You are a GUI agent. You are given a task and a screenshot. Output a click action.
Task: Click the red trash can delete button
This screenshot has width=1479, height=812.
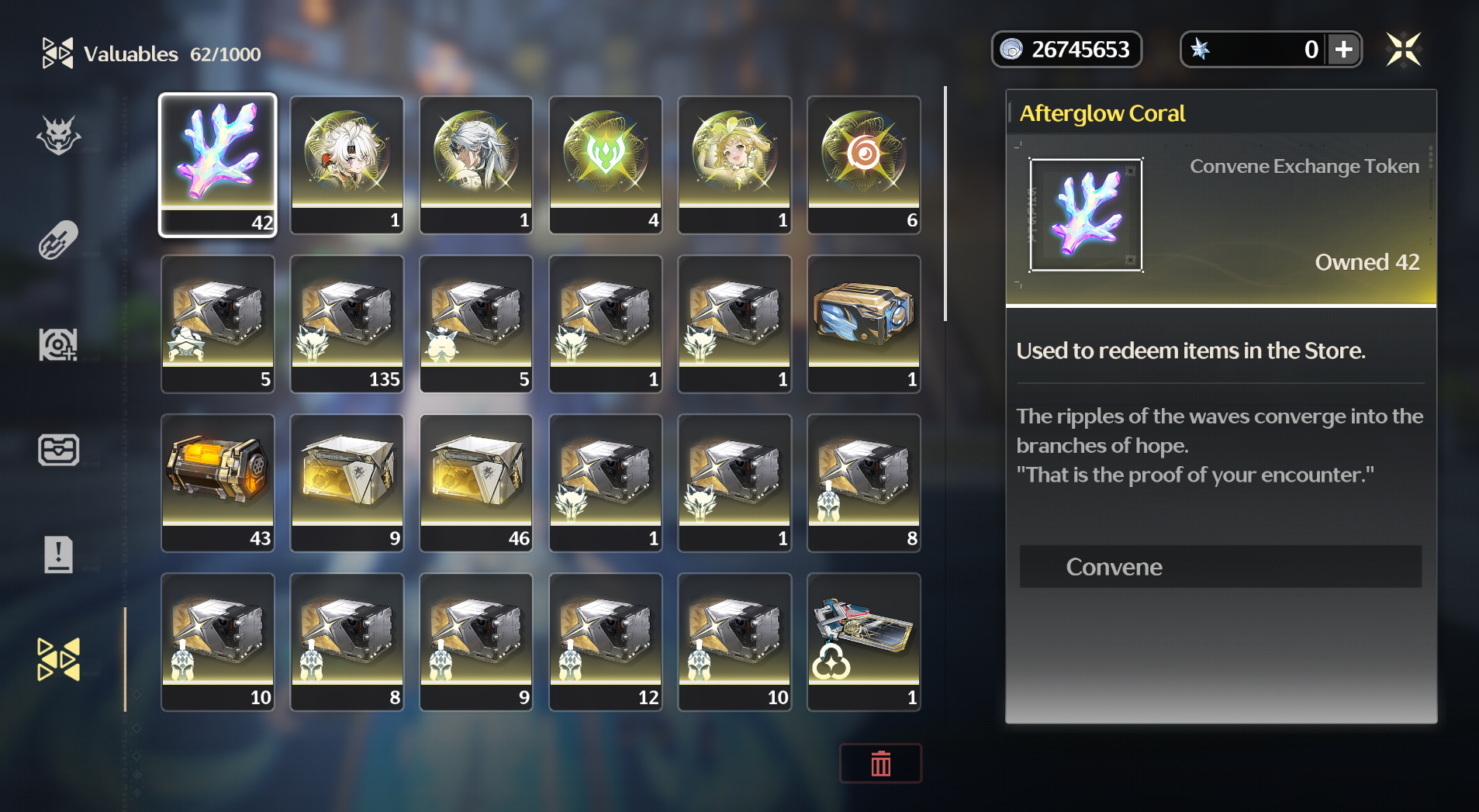pos(880,764)
